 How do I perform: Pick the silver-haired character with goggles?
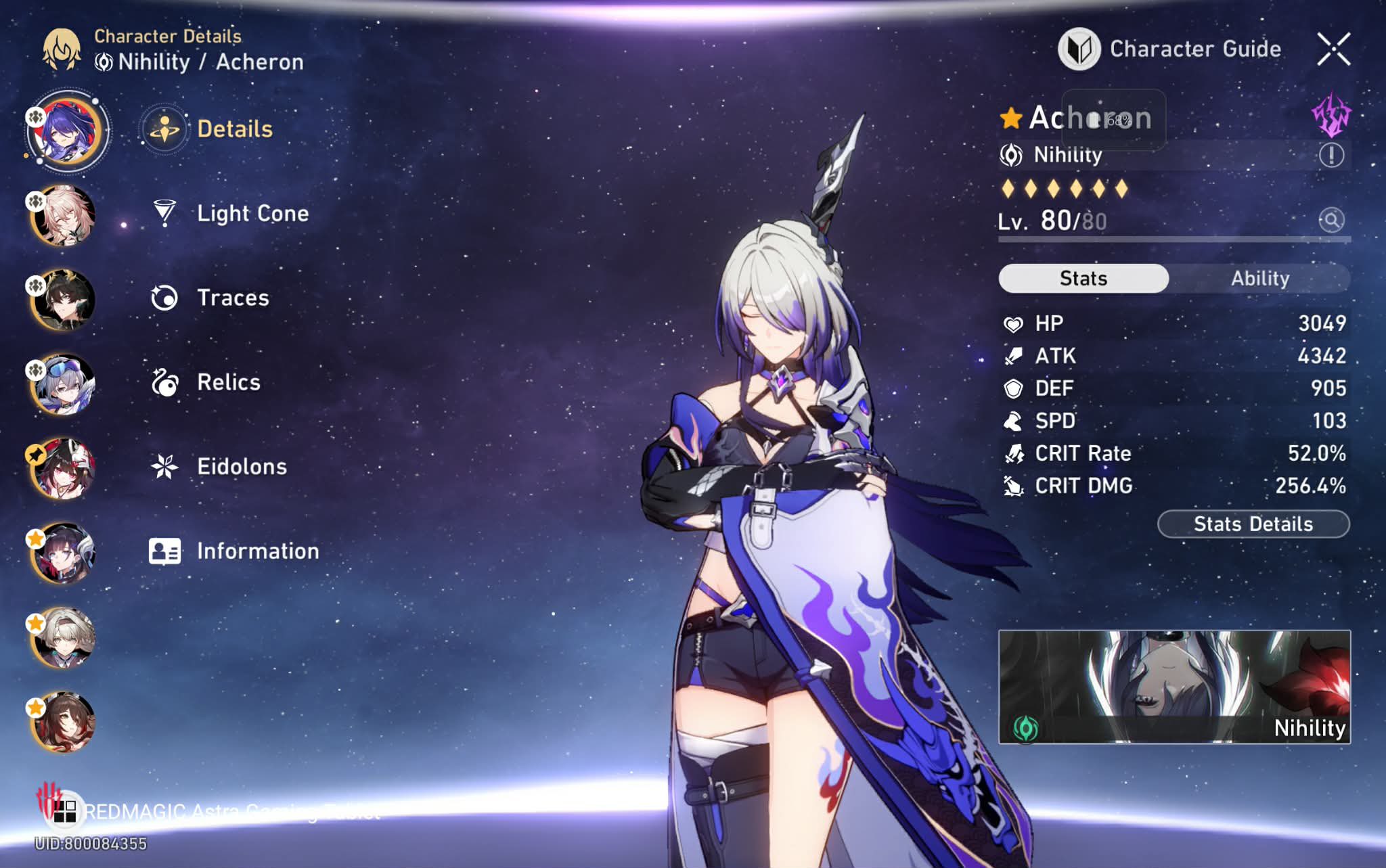tap(63, 384)
